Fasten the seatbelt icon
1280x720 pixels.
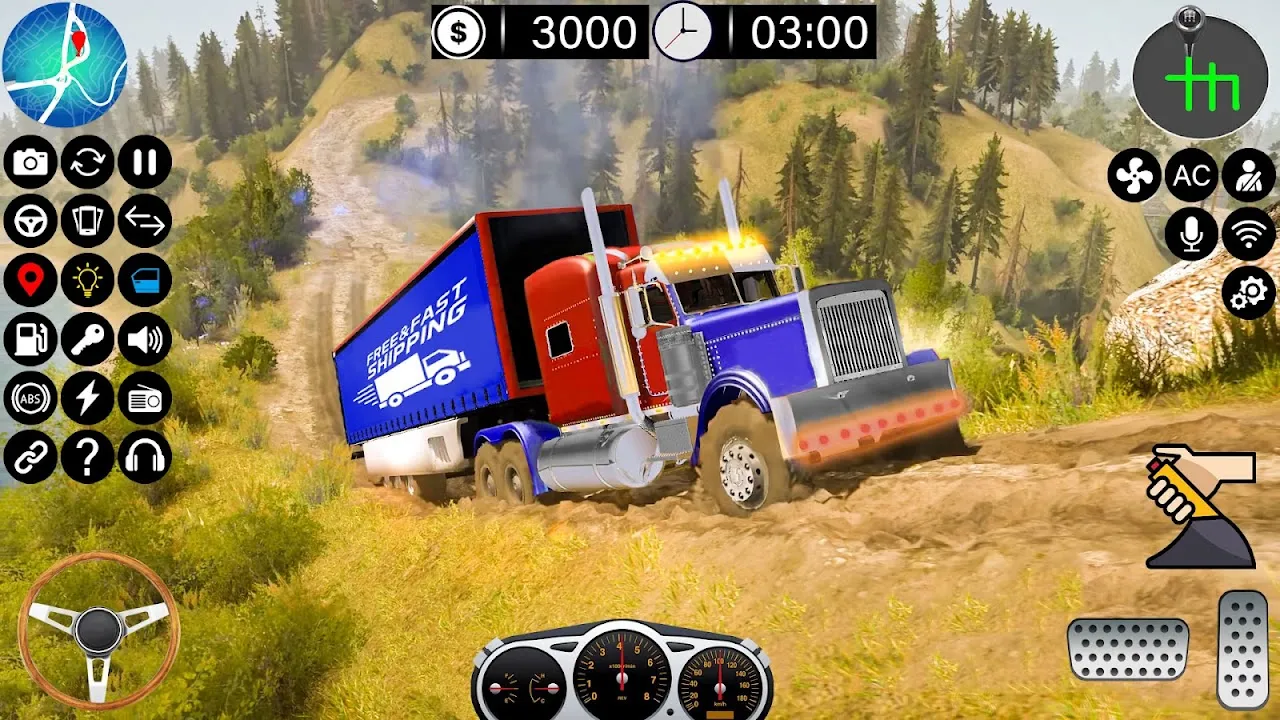point(1249,176)
